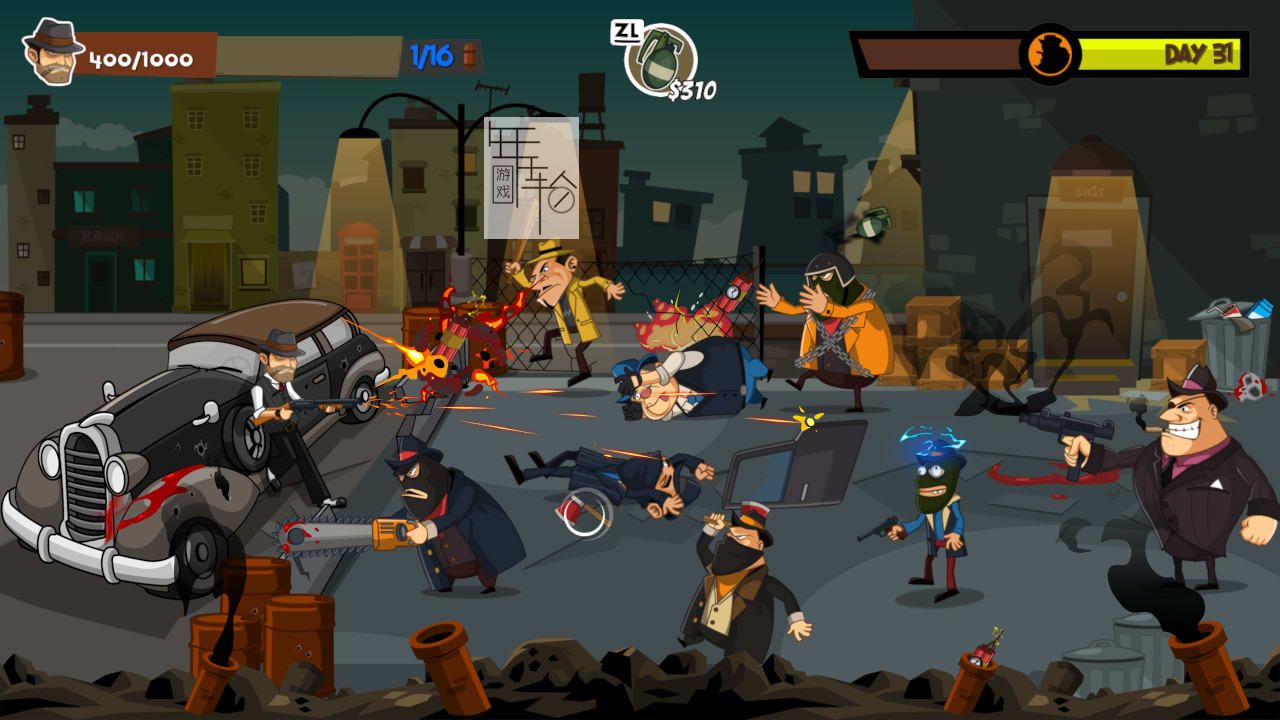The height and width of the screenshot is (720, 1280).
Task: Select the grenade item icon
Action: (659, 58)
